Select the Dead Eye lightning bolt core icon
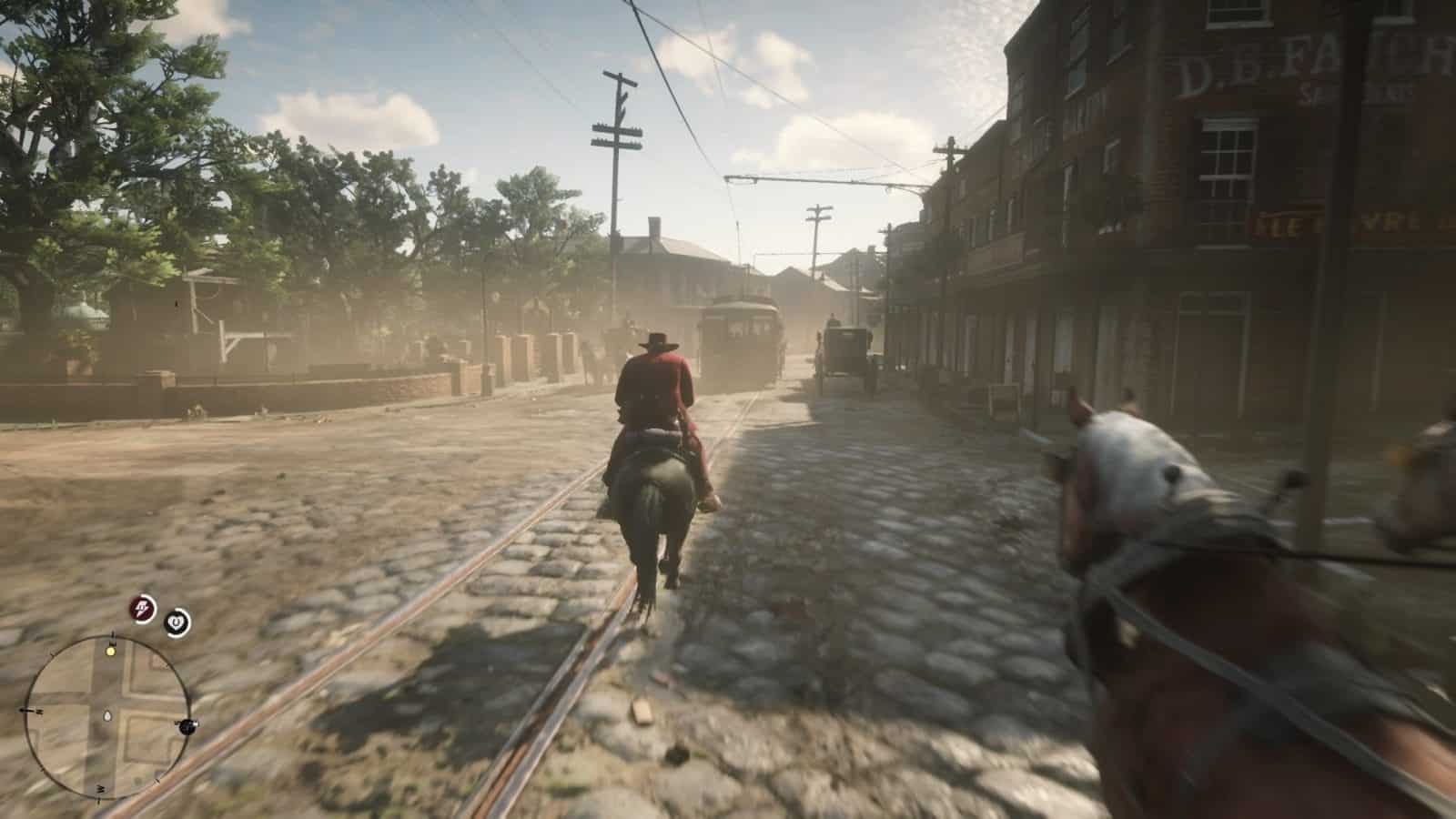The height and width of the screenshot is (819, 1456). [141, 609]
